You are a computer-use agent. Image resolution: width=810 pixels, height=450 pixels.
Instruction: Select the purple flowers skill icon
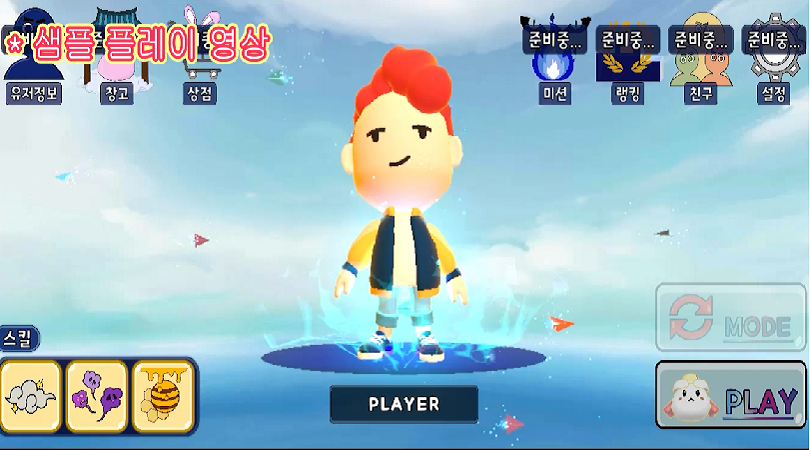pyautogui.click(x=97, y=396)
